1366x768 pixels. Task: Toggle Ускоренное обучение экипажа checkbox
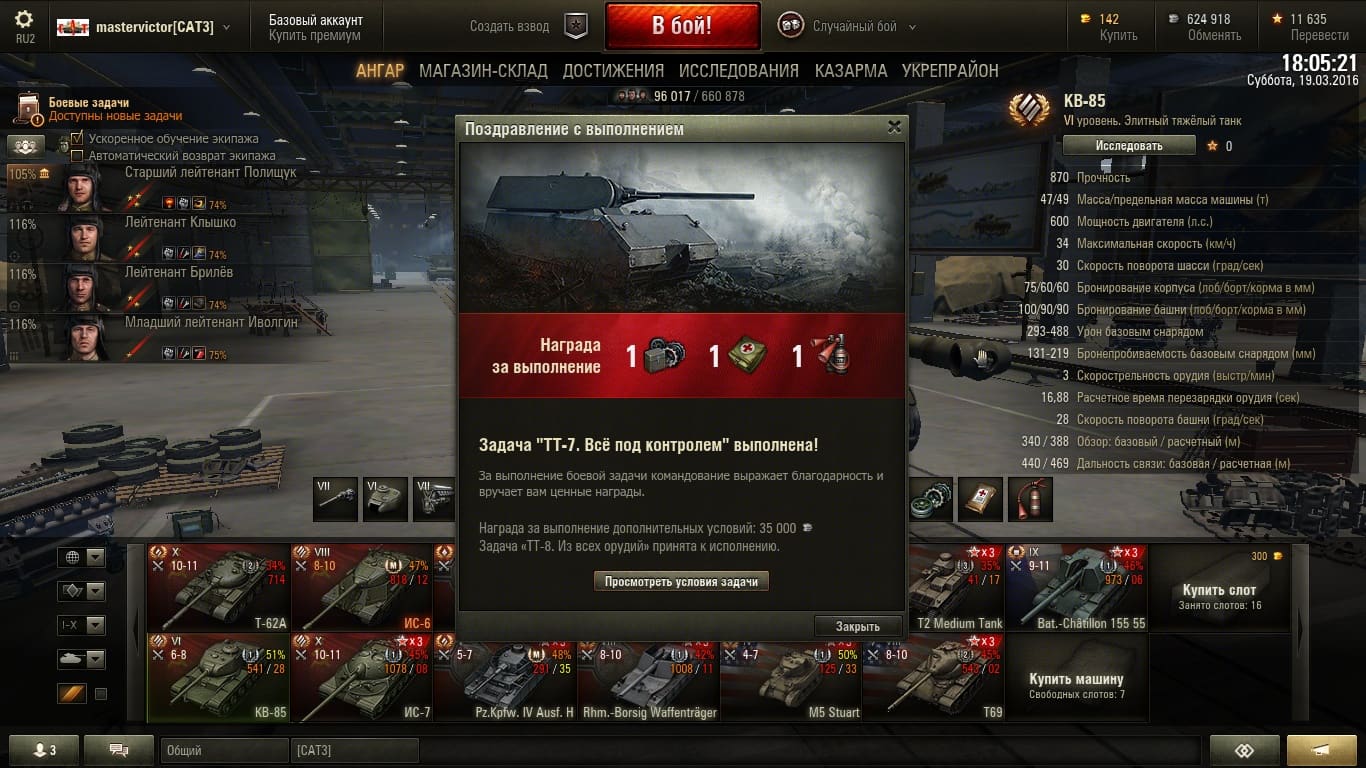tap(78, 139)
